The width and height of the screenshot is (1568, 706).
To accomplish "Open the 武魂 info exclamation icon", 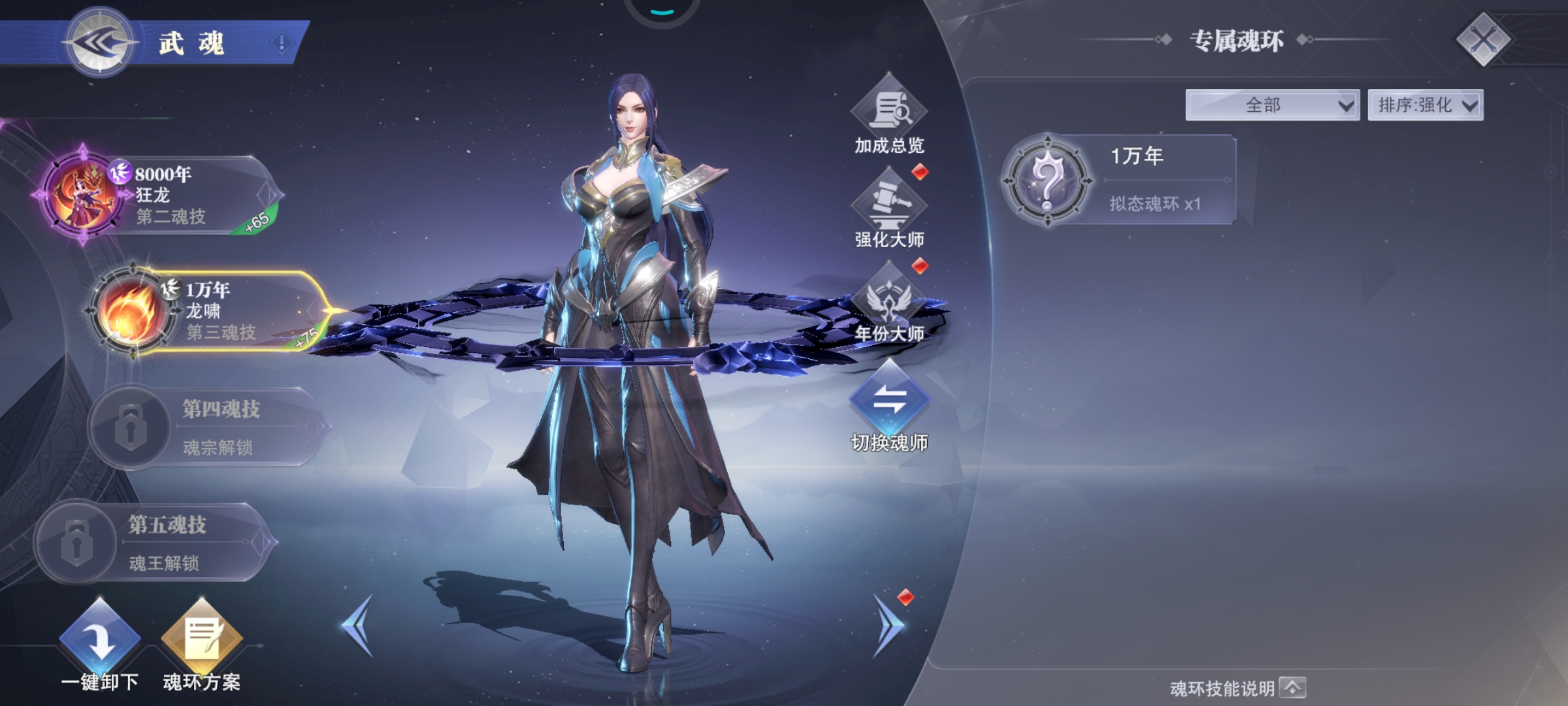I will click(x=282, y=44).
